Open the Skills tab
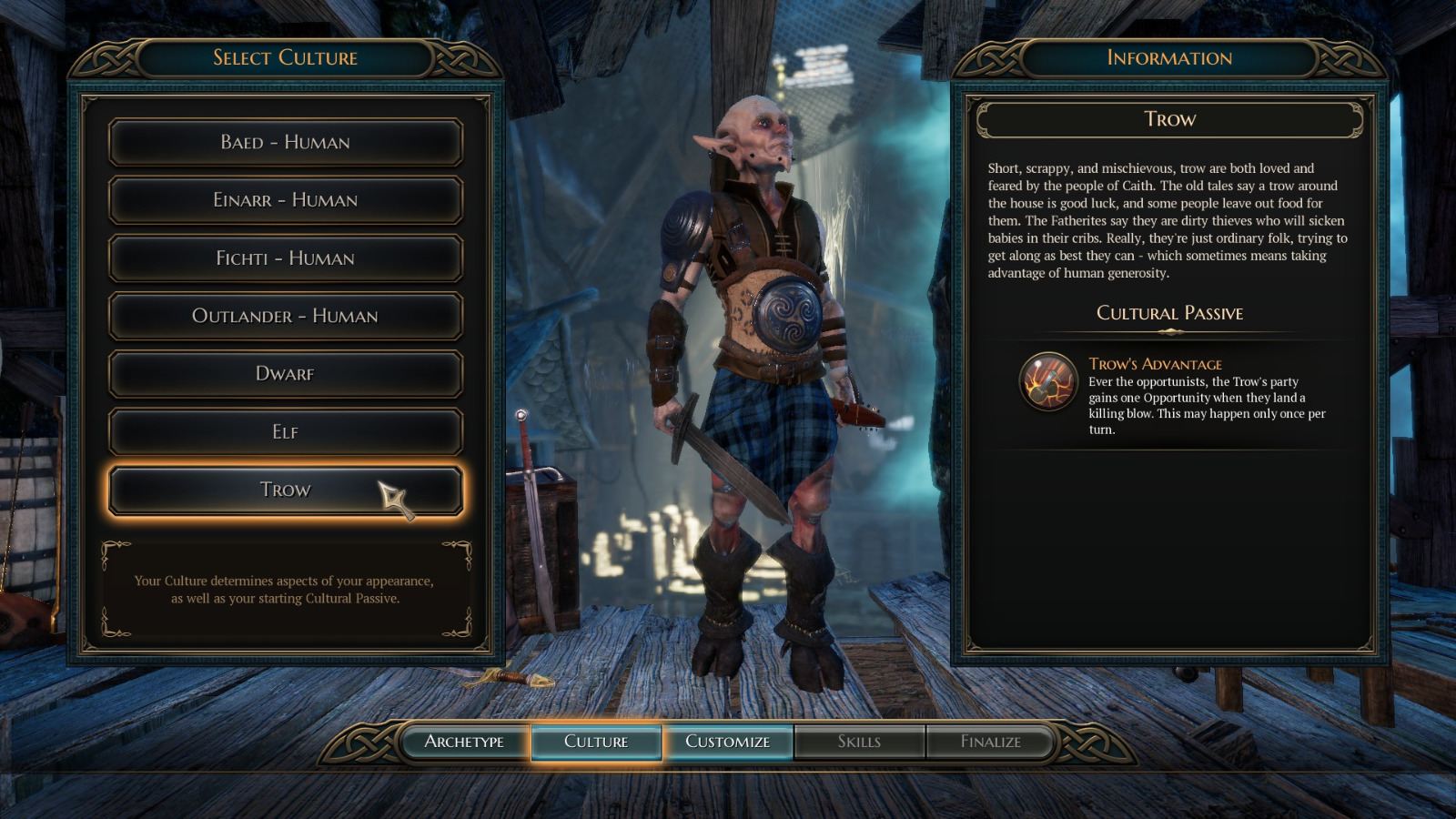The image size is (1456, 819). 859,742
